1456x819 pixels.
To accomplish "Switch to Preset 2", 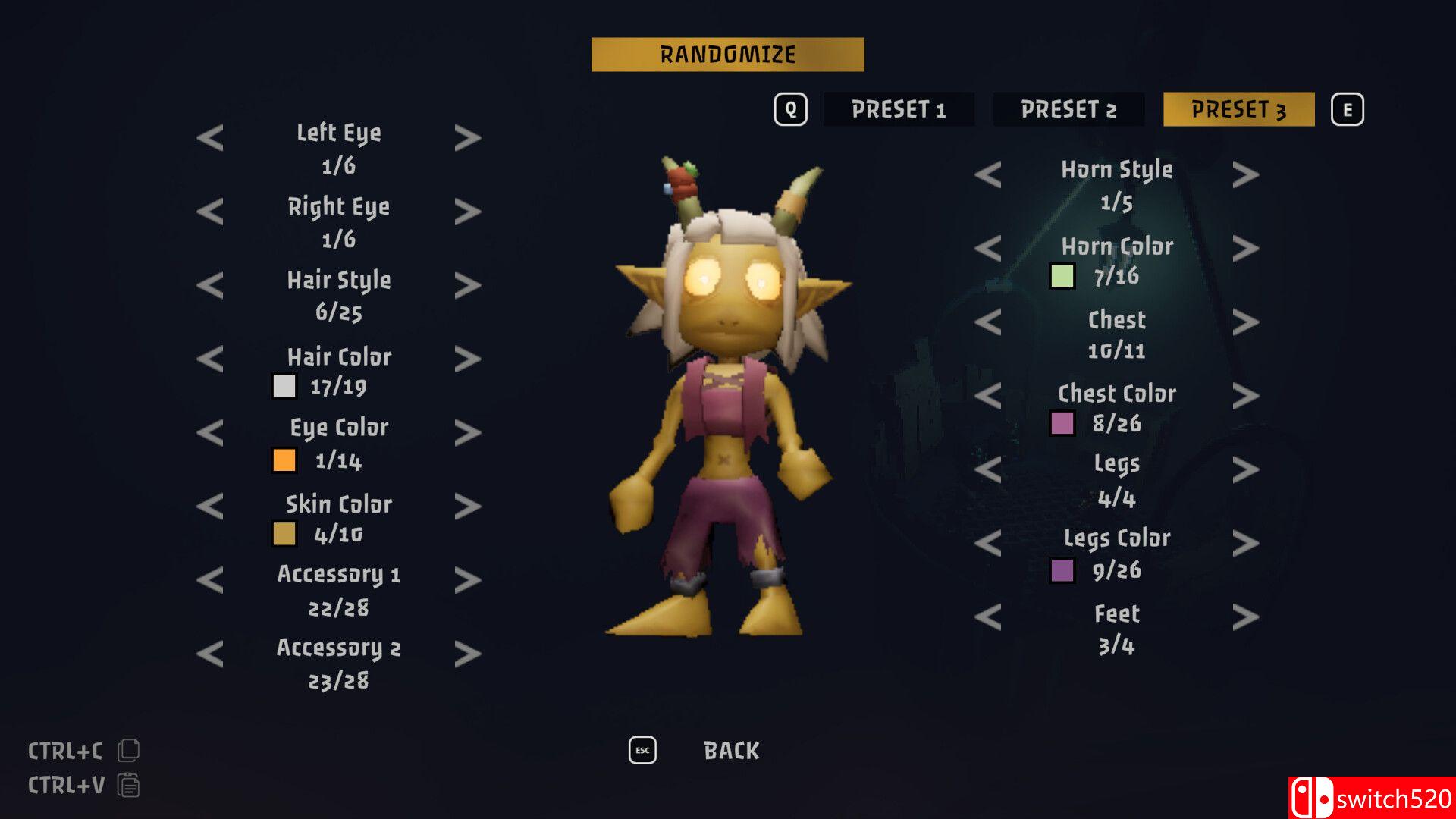I will (1068, 109).
